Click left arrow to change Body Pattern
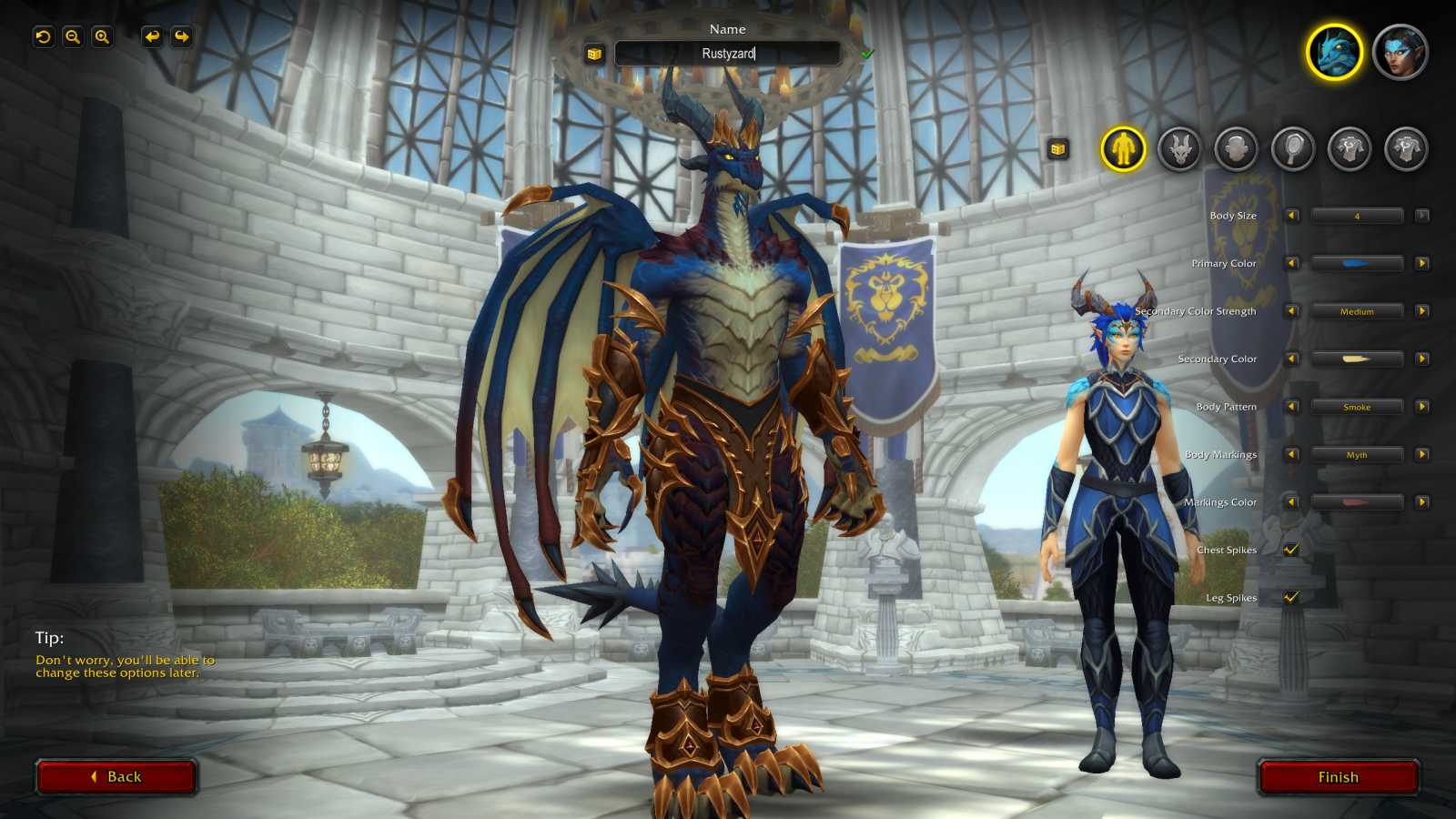 1290,407
